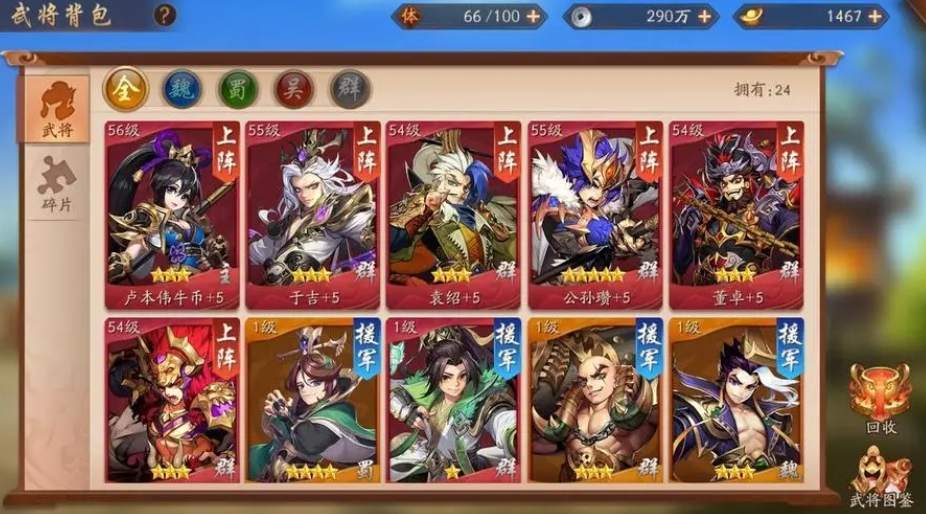
Task: Open the 董卓+5 general card
Action: (x=736, y=213)
